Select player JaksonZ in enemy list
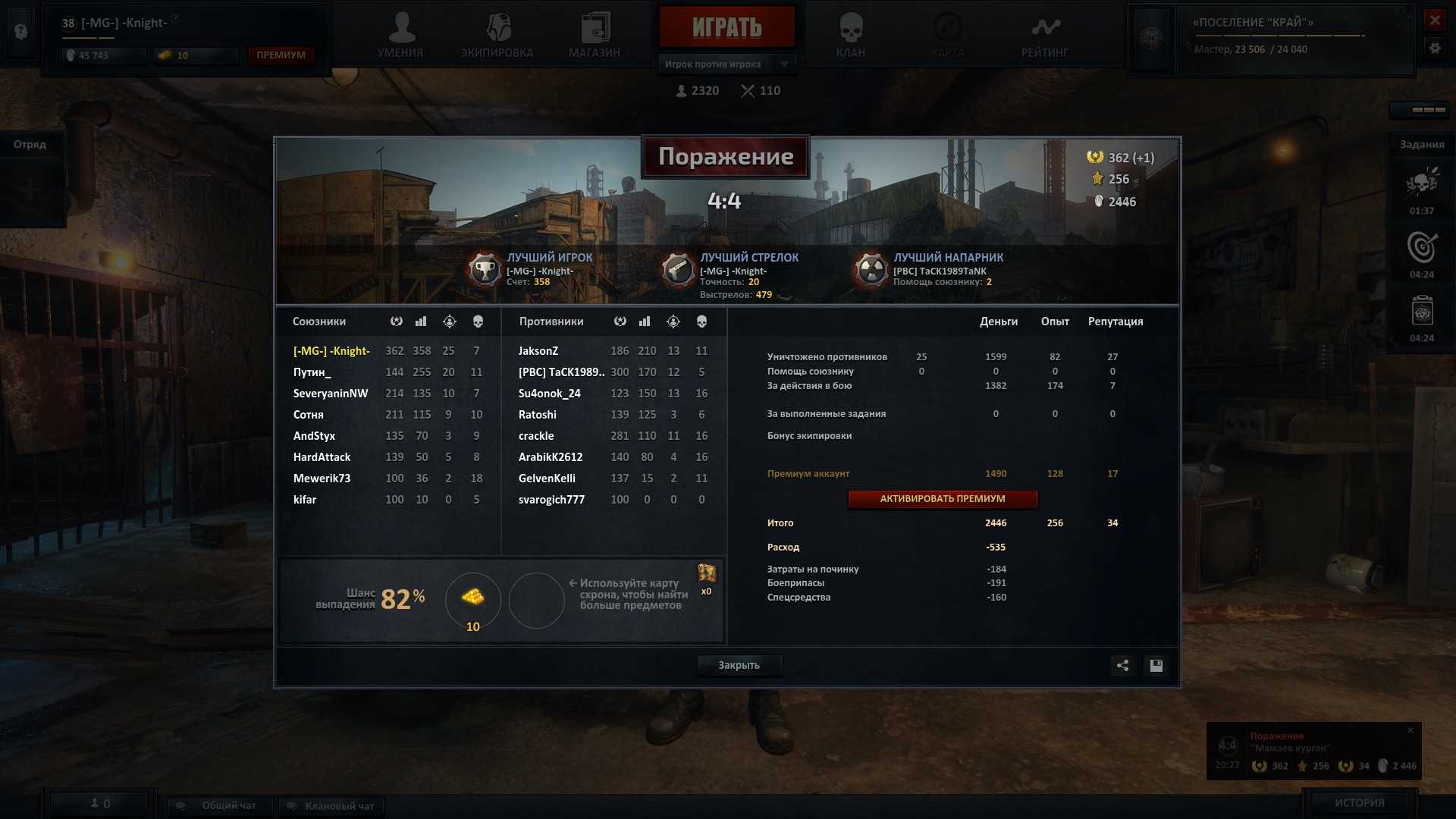This screenshot has height=819, width=1456. tap(538, 351)
